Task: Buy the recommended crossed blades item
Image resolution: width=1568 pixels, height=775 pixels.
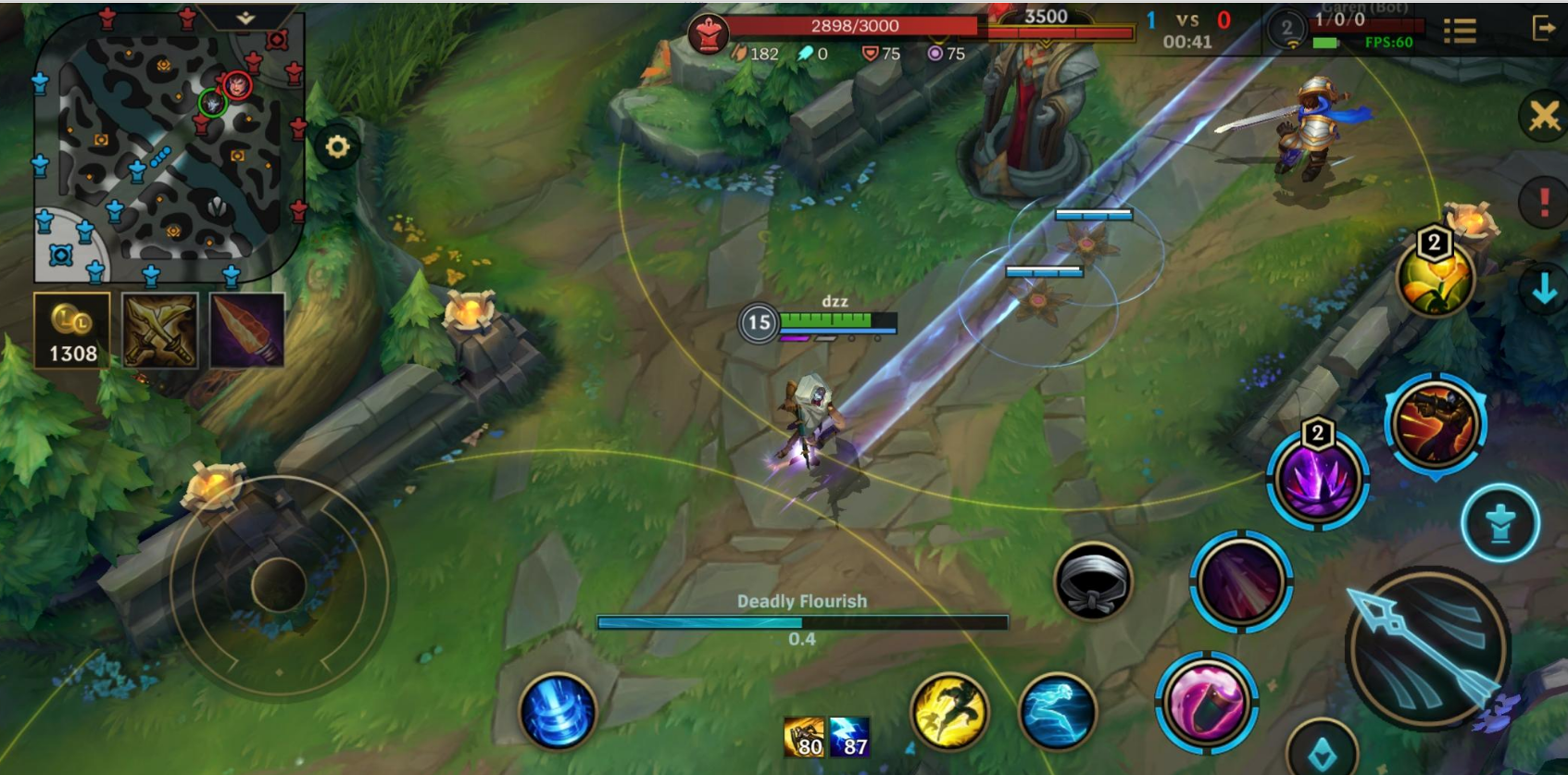Action: (159, 331)
